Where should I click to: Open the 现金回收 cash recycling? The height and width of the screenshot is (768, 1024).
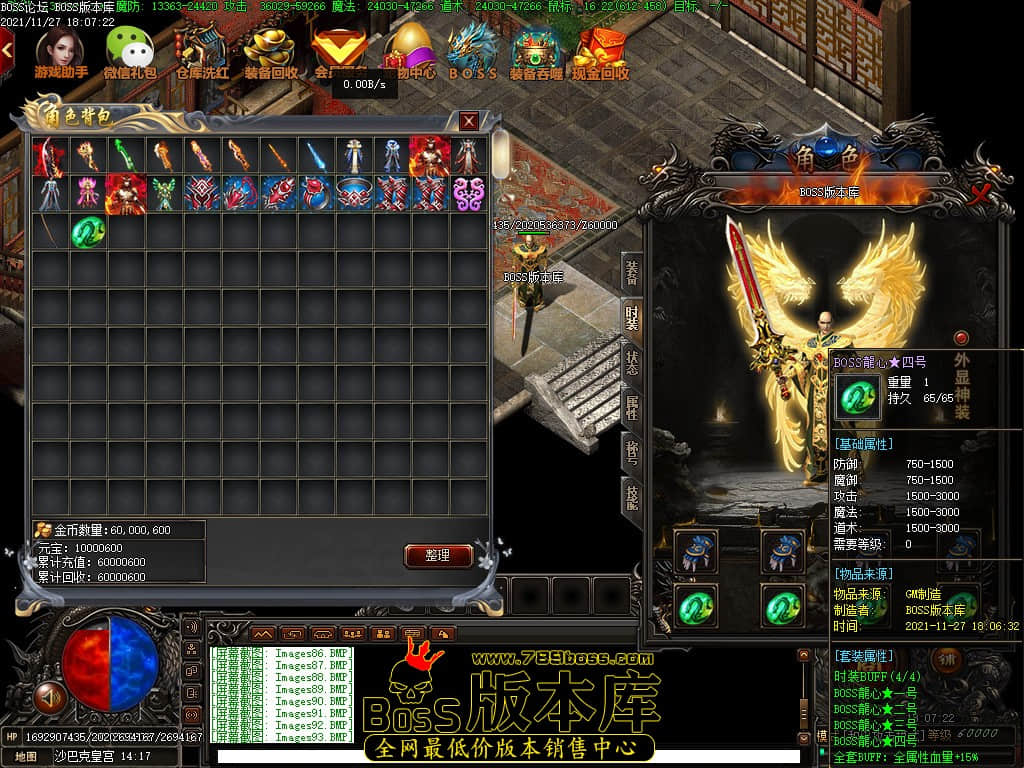(600, 53)
